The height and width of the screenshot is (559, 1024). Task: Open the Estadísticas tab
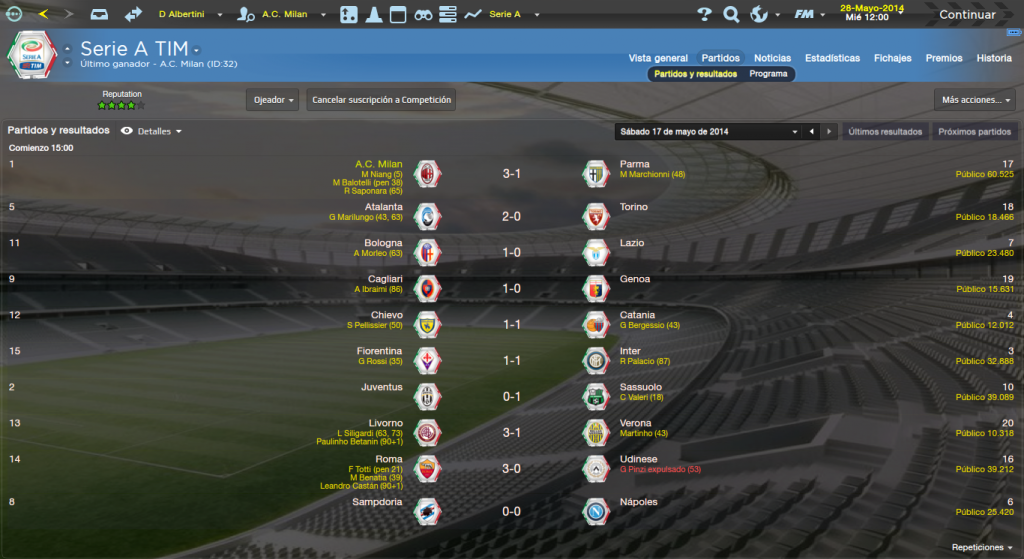[832, 58]
